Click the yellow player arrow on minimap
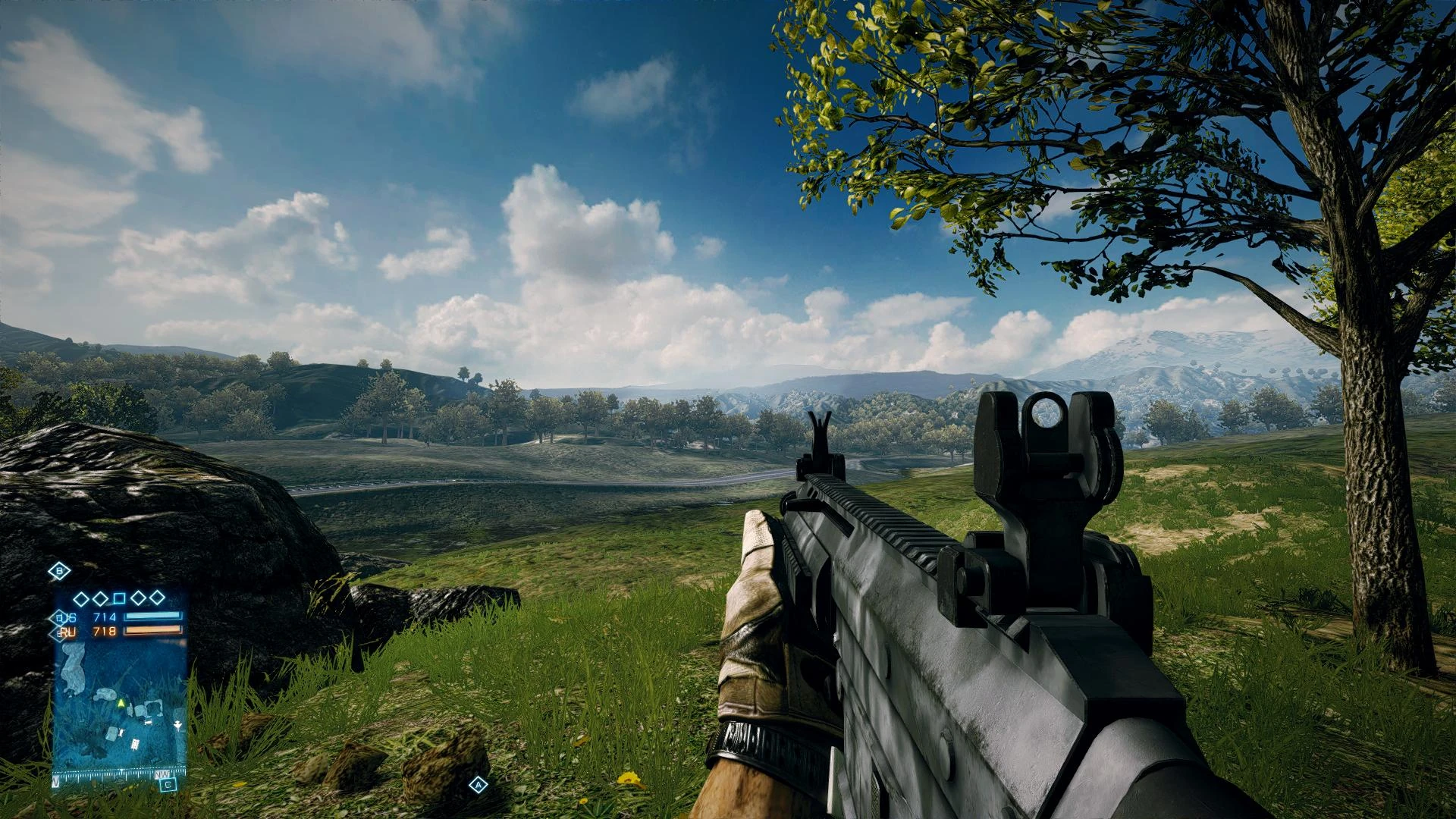1456x819 pixels. 120,703
